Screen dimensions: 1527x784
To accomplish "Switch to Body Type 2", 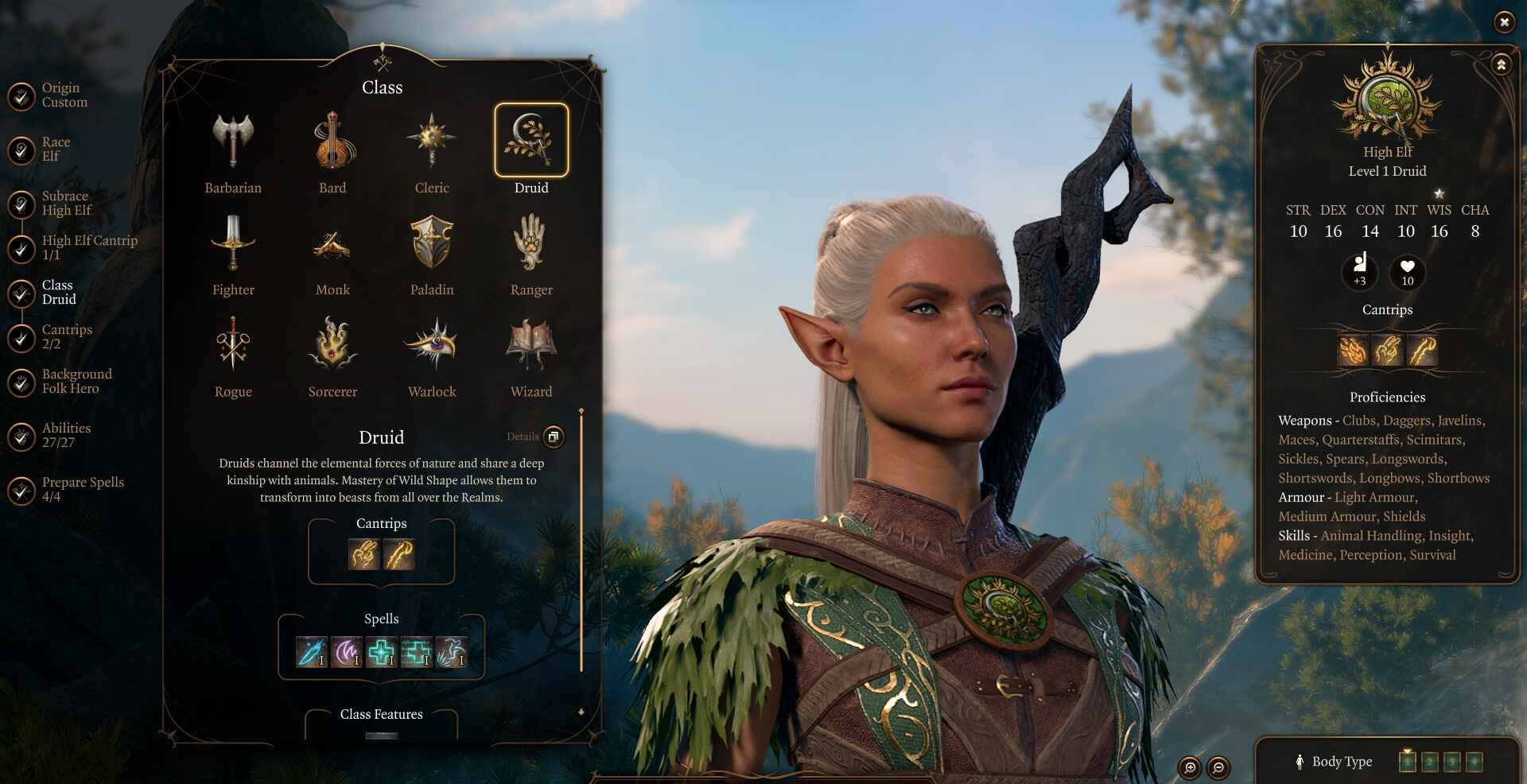I will [1430, 763].
